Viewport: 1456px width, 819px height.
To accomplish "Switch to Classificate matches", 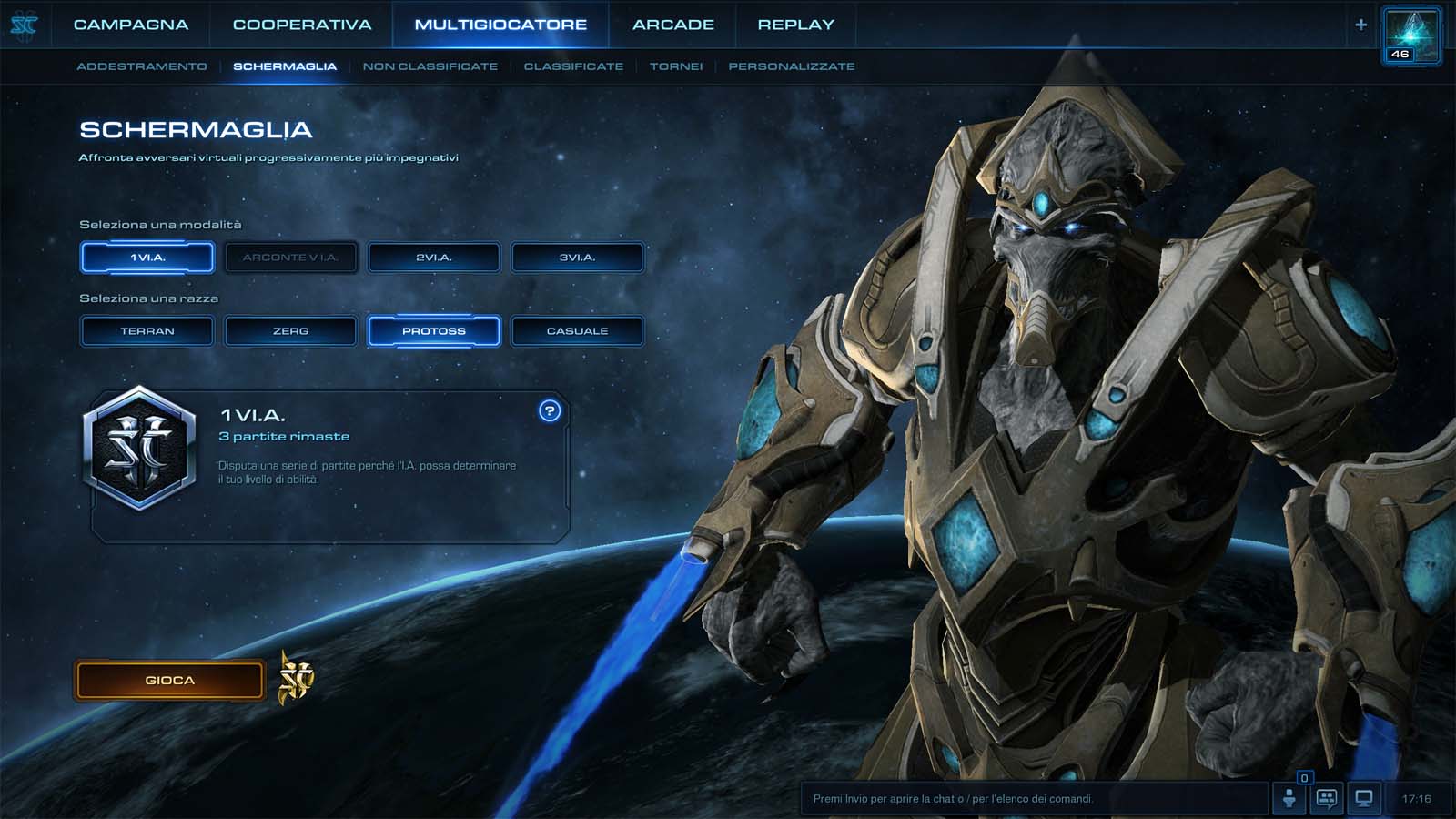I will click(573, 66).
